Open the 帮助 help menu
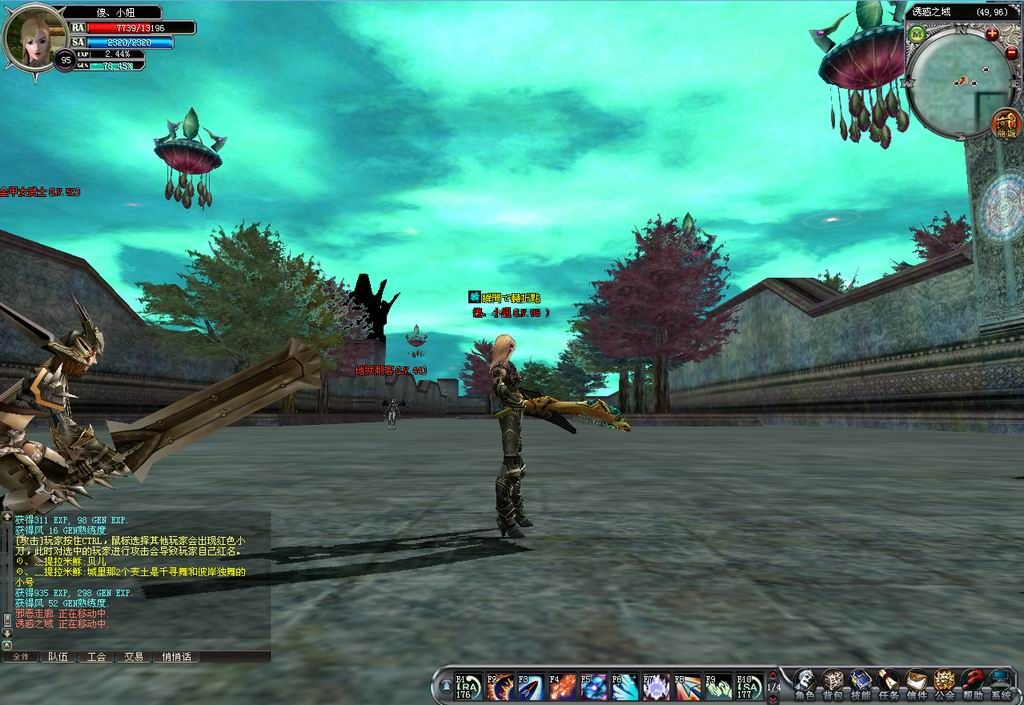 tap(972, 683)
